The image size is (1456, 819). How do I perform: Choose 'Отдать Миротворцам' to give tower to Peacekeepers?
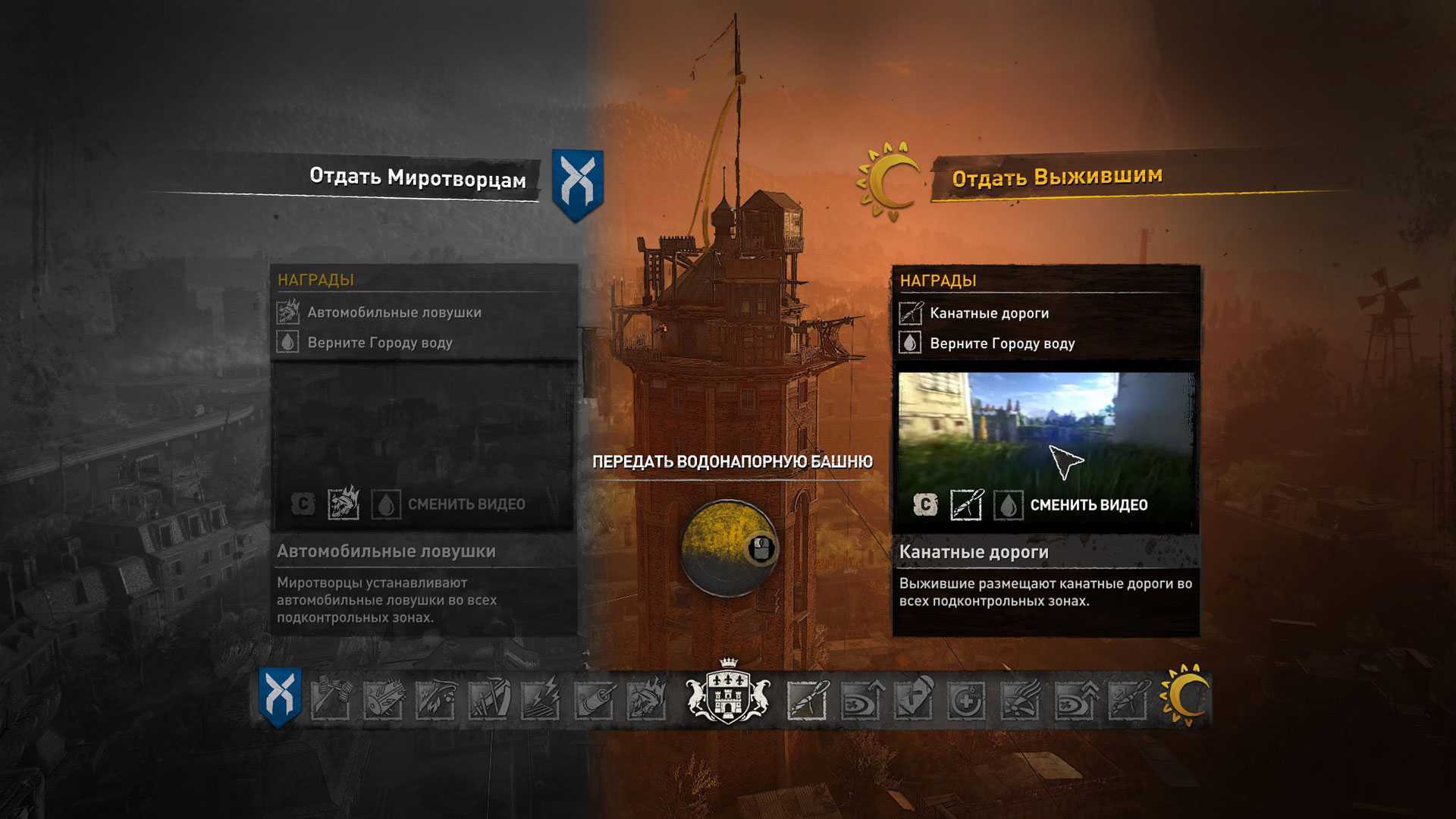pos(418,177)
